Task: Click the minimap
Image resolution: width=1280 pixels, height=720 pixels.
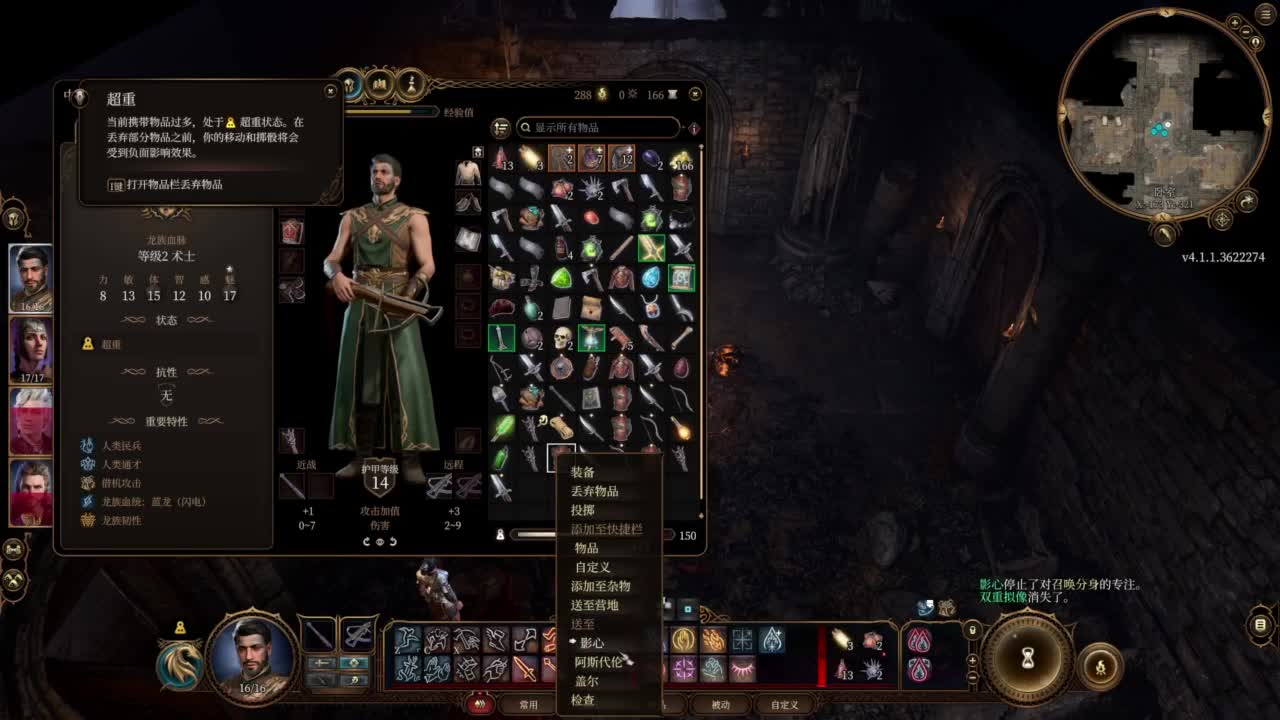Action: [1164, 128]
